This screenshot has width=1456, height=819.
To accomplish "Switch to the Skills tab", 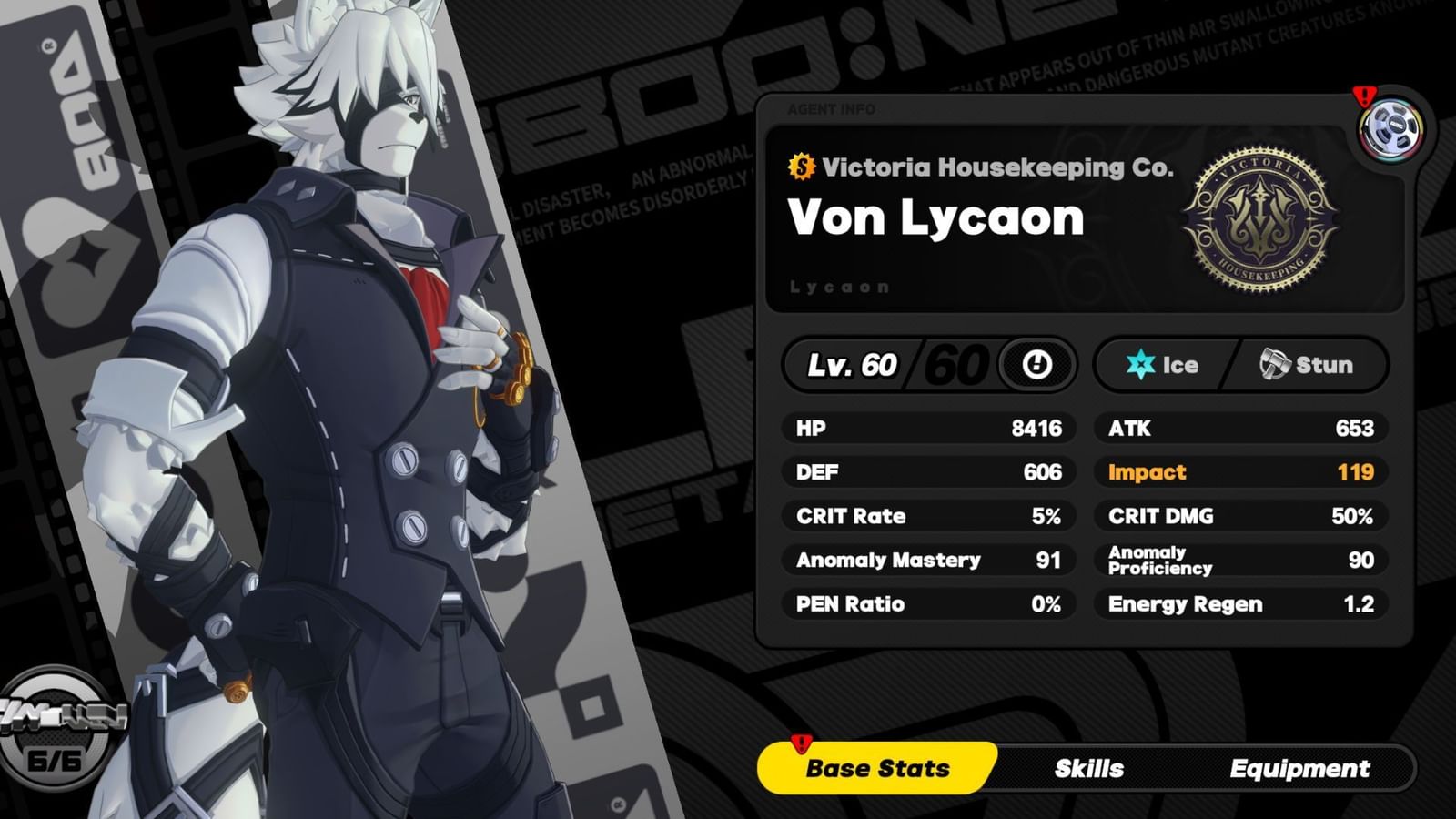I will [1088, 769].
